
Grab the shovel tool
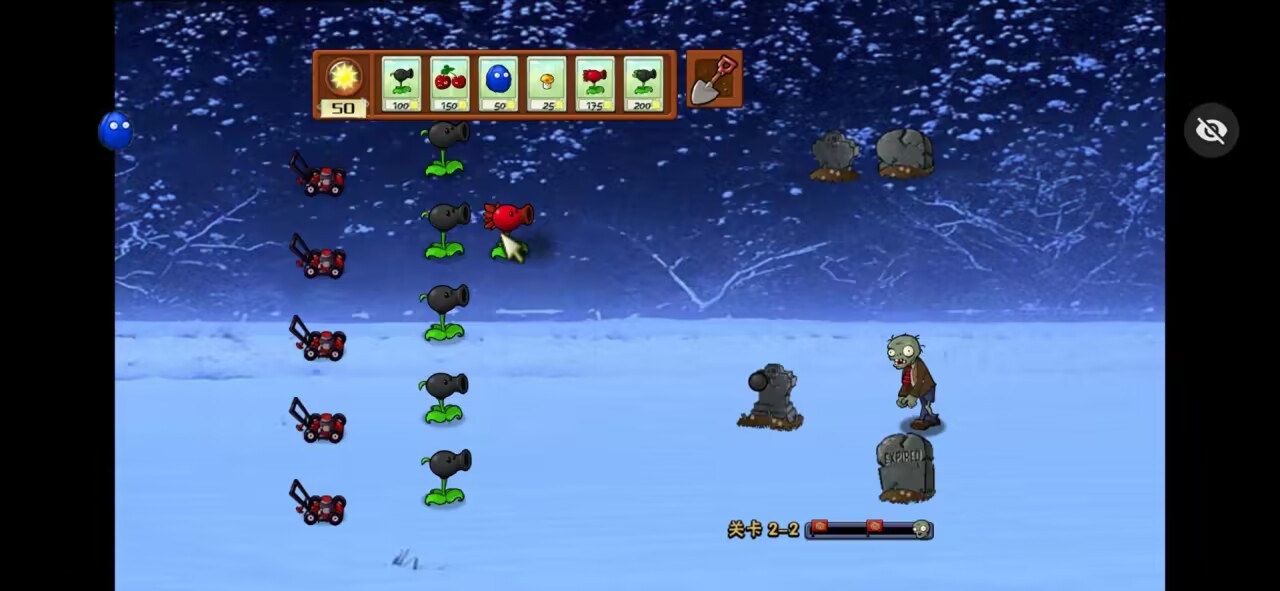tap(714, 79)
